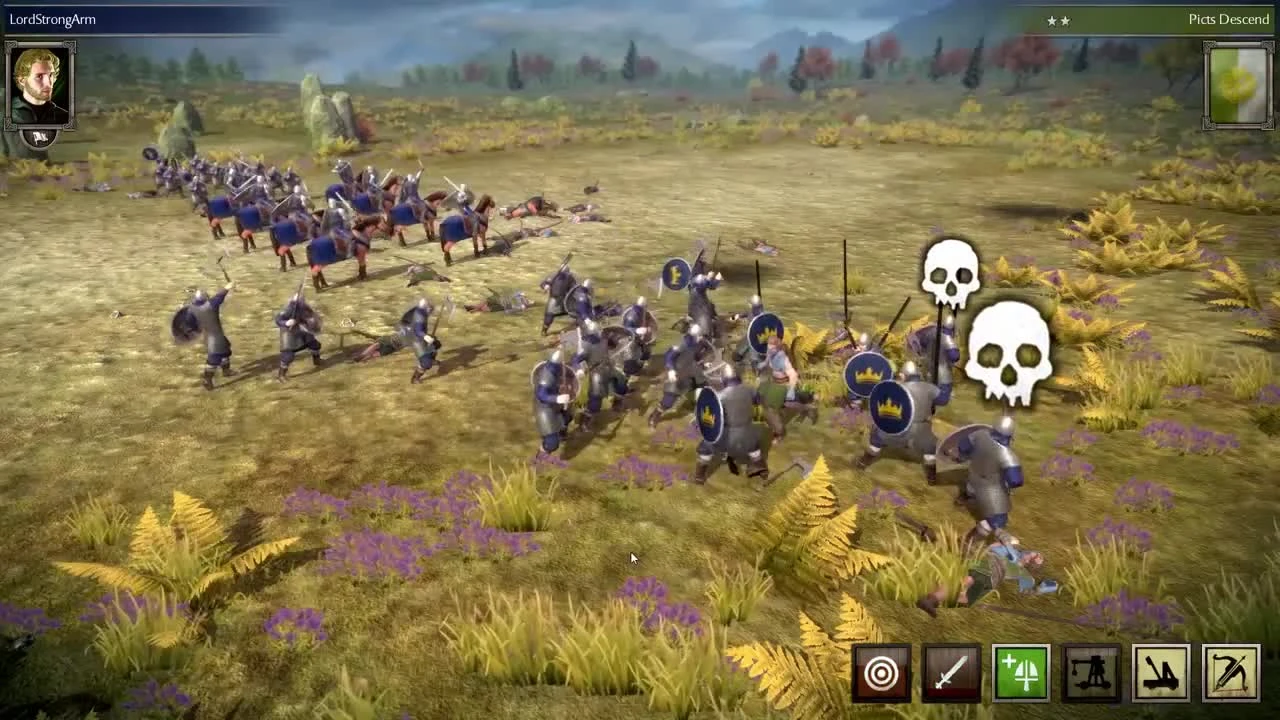Click the Picts Descend faction banner
Image resolution: width=1280 pixels, height=720 pixels.
tap(1228, 19)
